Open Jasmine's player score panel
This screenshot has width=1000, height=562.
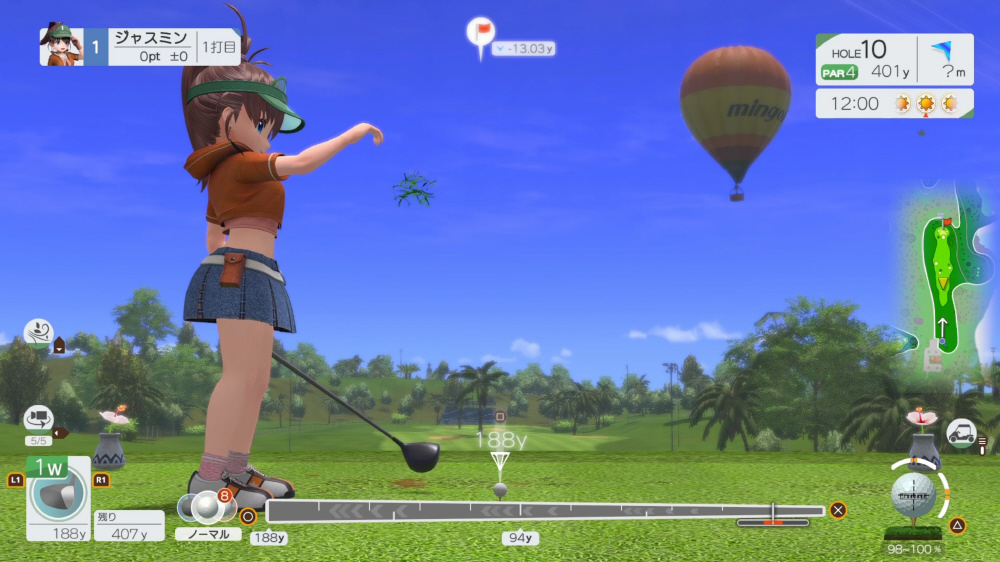coord(140,47)
